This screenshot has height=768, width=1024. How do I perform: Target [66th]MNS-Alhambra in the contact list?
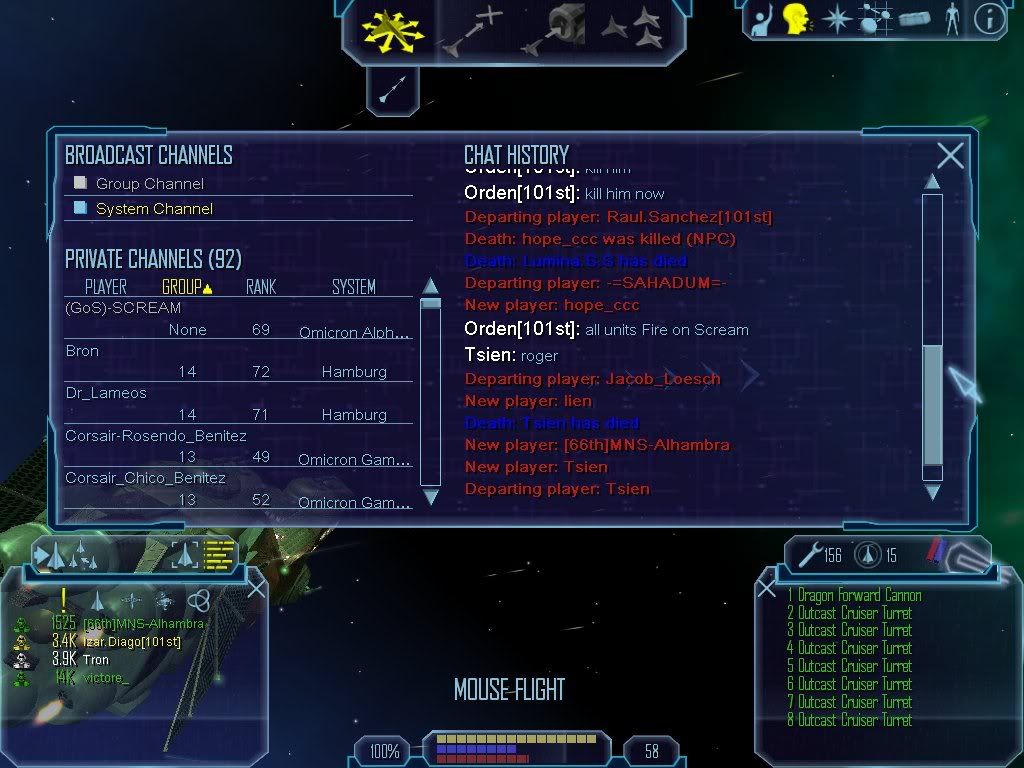tap(143, 624)
